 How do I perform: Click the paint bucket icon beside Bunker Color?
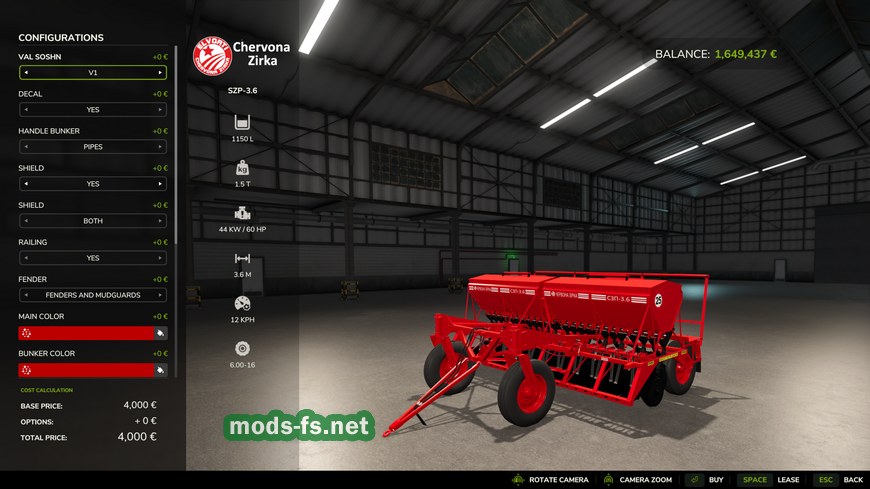160,370
